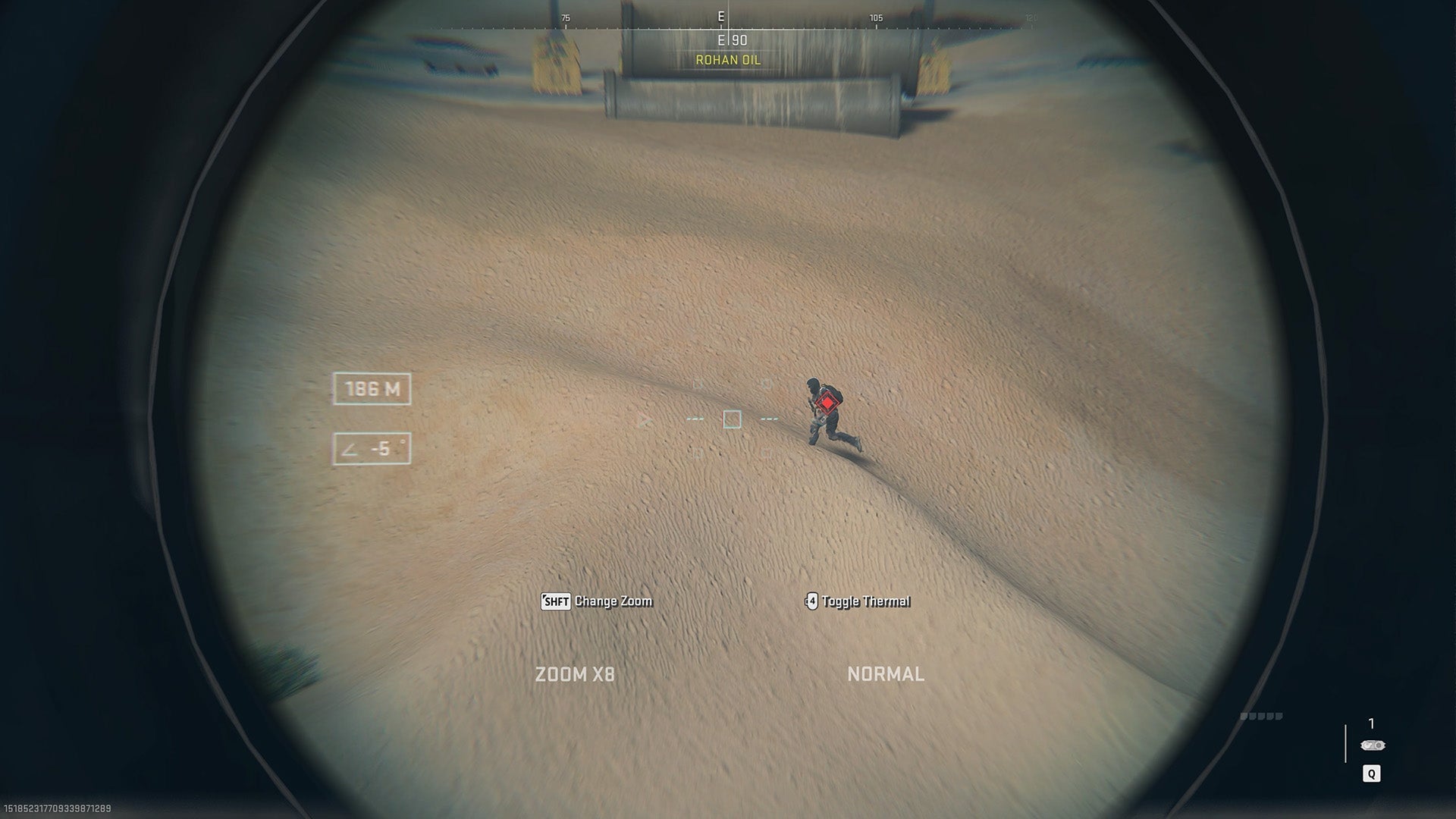This screenshot has height=819, width=1456.
Task: Select the central reticle square
Action: coord(730,419)
